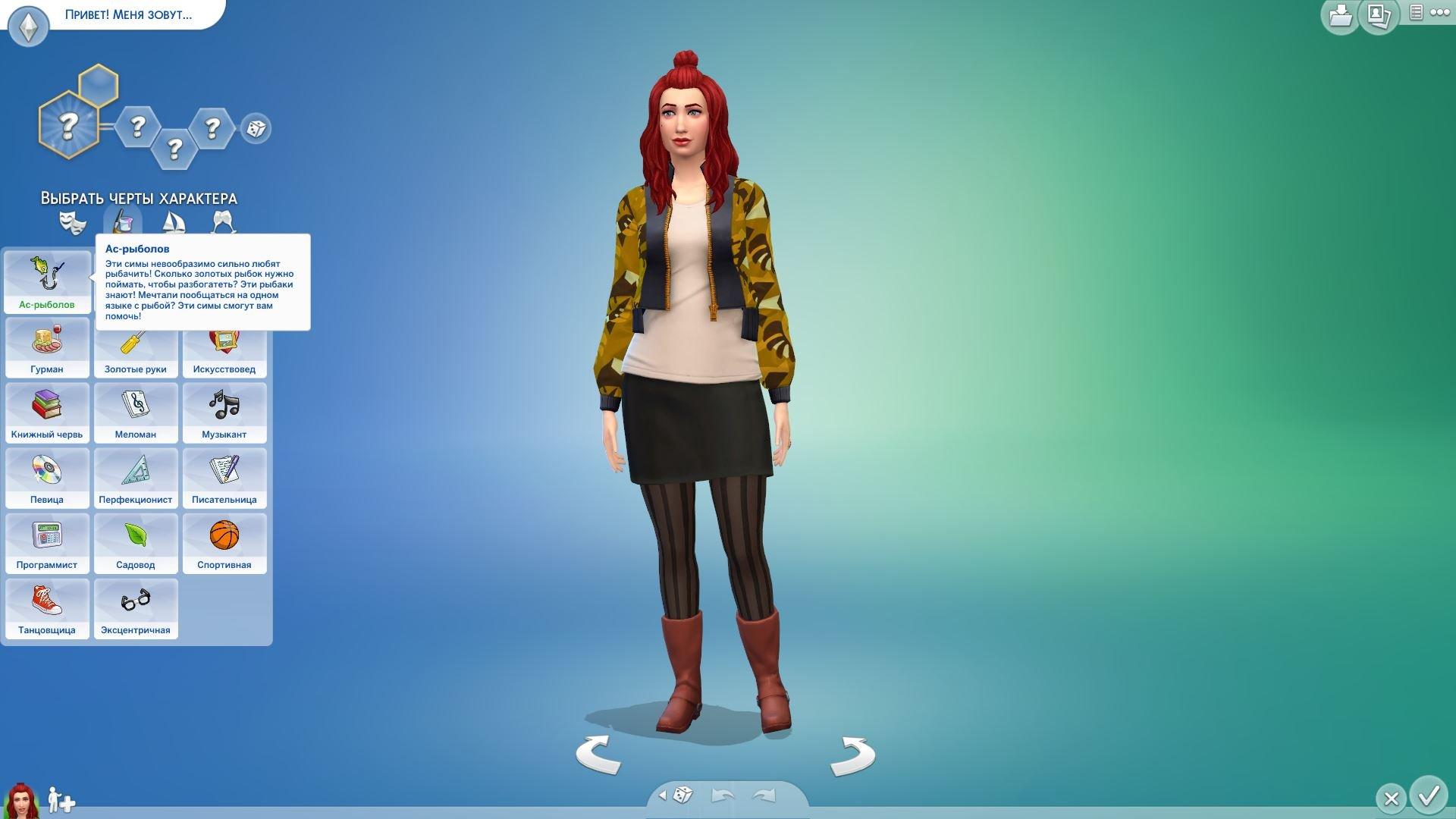Select the Ас-рыболов trait tile
Viewport: 1456px width, 819px height.
click(47, 281)
